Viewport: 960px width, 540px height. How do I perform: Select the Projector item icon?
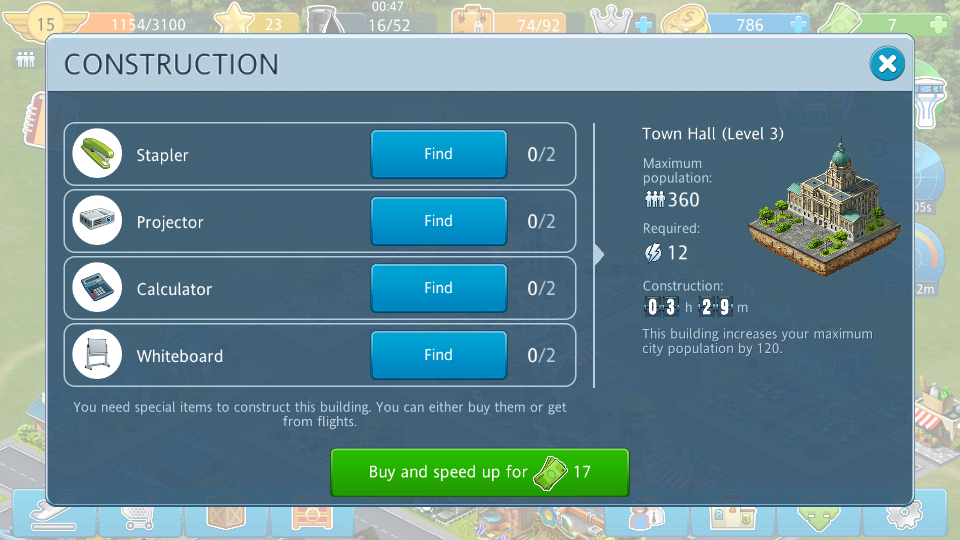[x=97, y=222]
